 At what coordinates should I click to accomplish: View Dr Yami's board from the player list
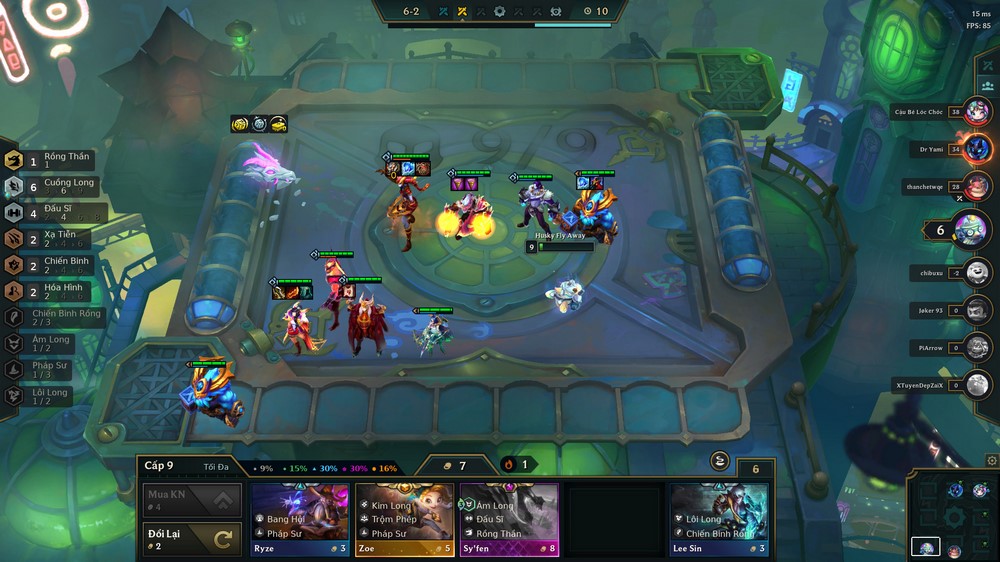[x=977, y=150]
